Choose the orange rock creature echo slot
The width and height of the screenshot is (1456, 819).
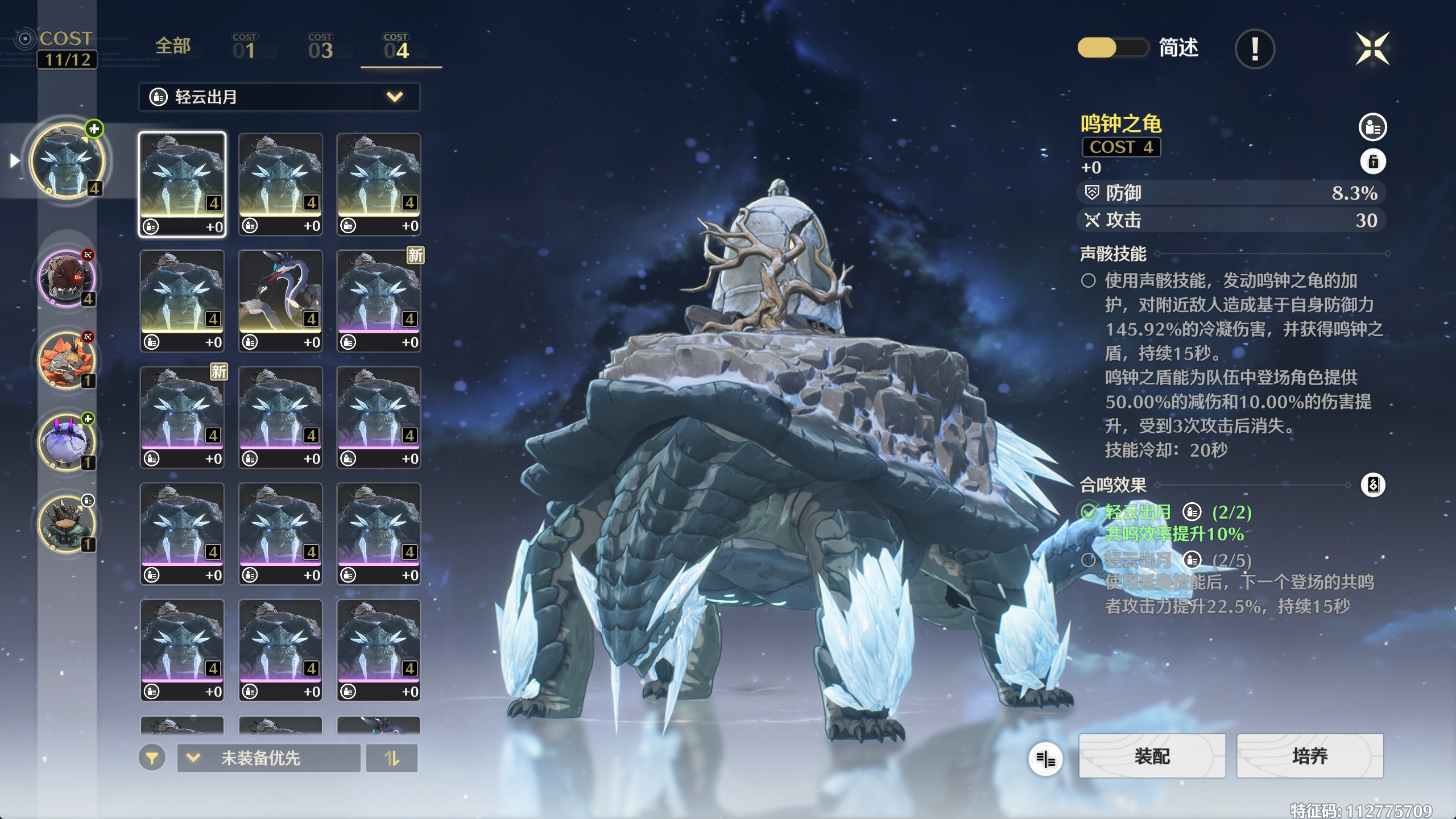click(x=67, y=361)
